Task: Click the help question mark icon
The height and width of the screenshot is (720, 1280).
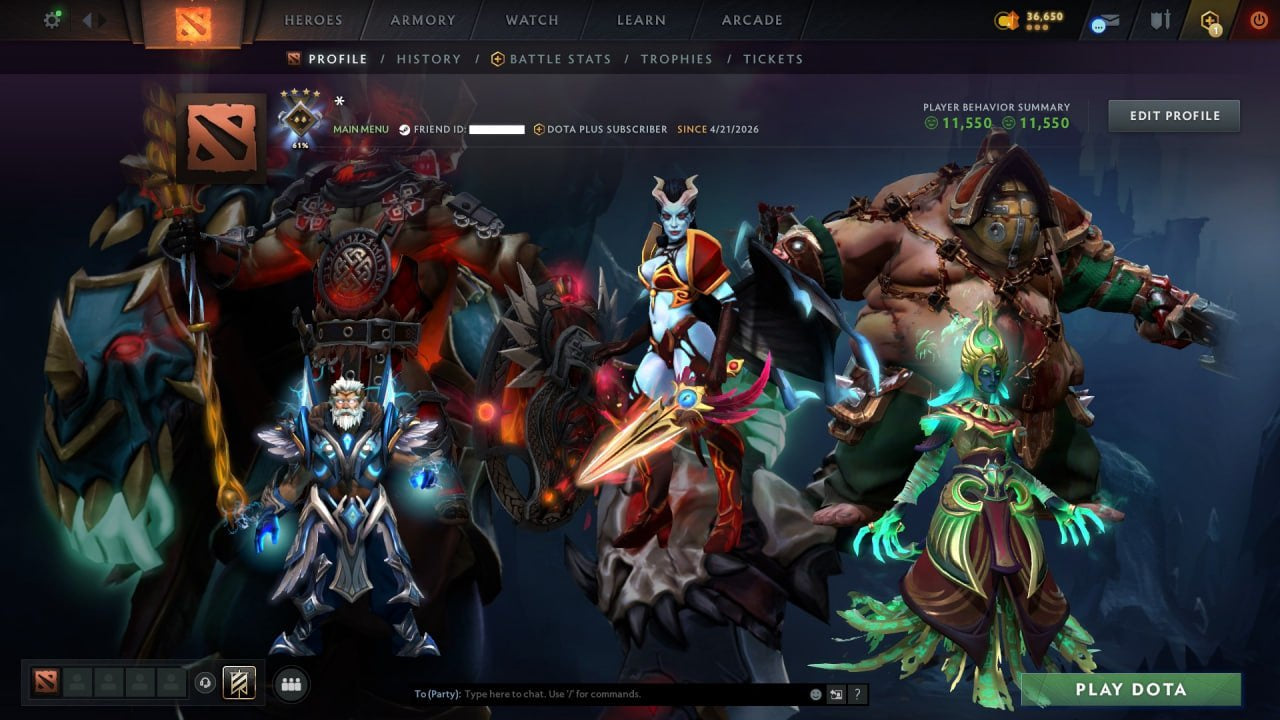Action: point(856,693)
